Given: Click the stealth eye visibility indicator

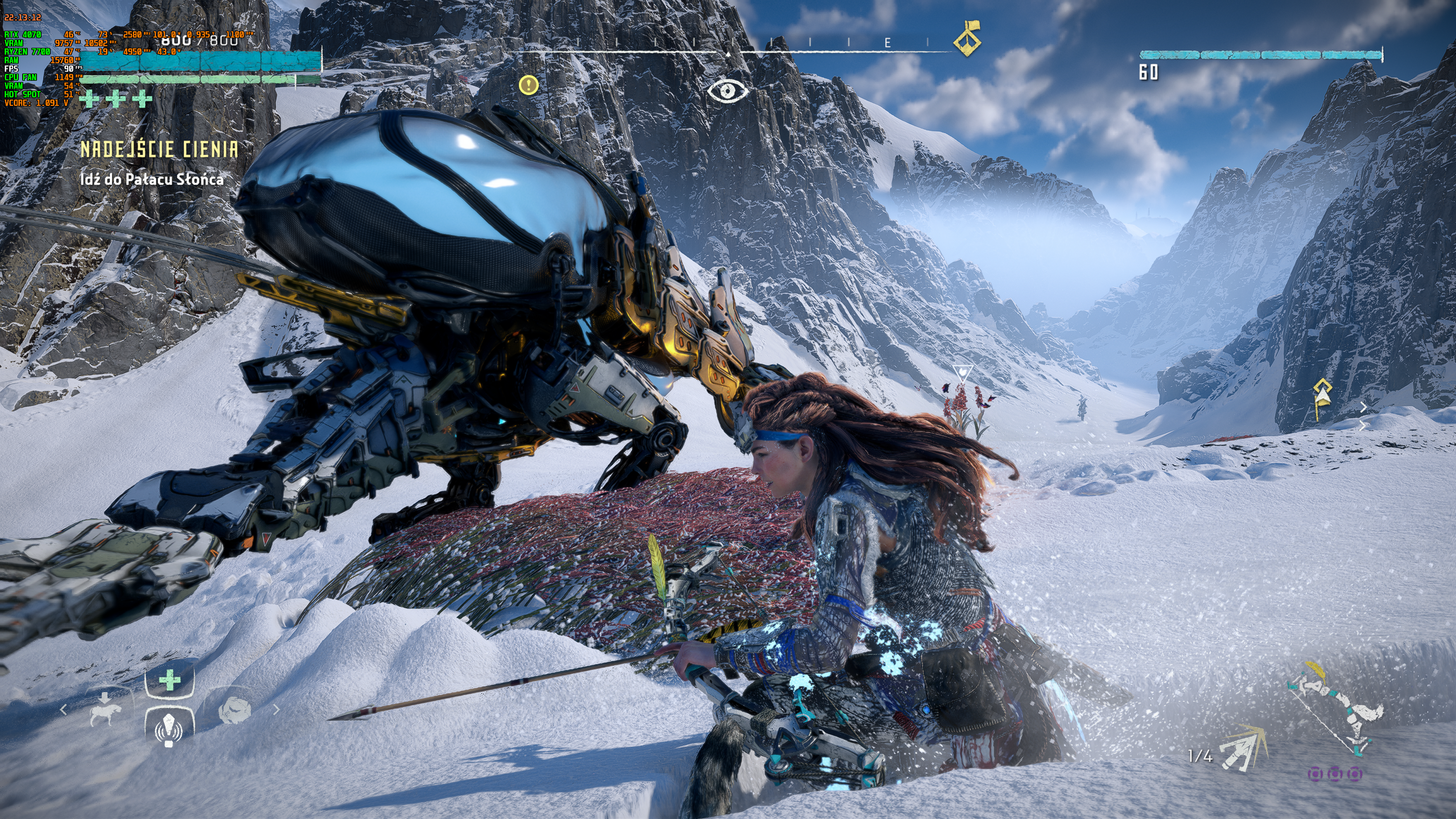Looking at the screenshot, I should 727,90.
